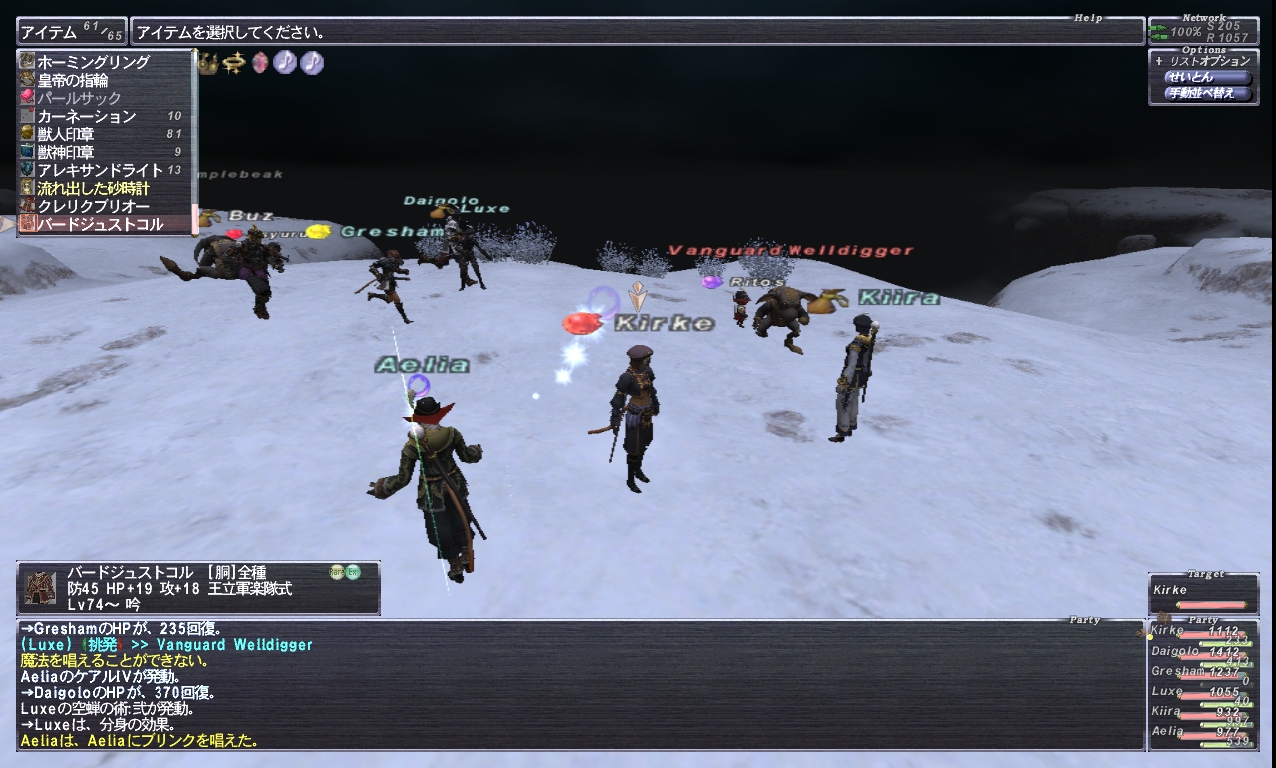Image resolution: width=1276 pixels, height=768 pixels.
Task: Select アレキサンドライト from the inventory
Action: (93, 170)
